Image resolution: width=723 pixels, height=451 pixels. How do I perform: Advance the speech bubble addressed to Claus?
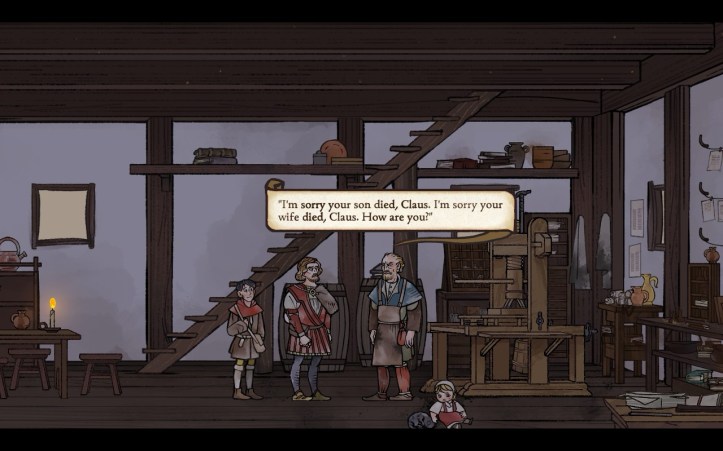tap(390, 210)
